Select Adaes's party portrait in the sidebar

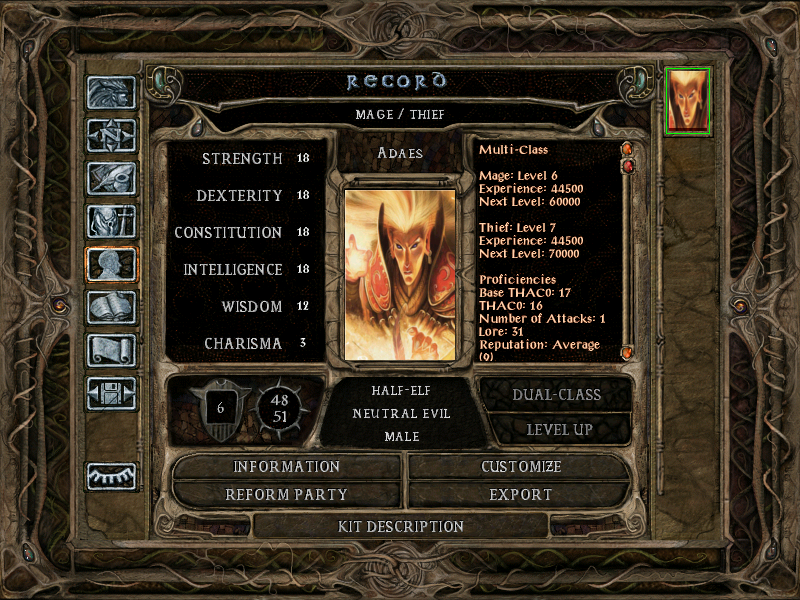point(688,100)
